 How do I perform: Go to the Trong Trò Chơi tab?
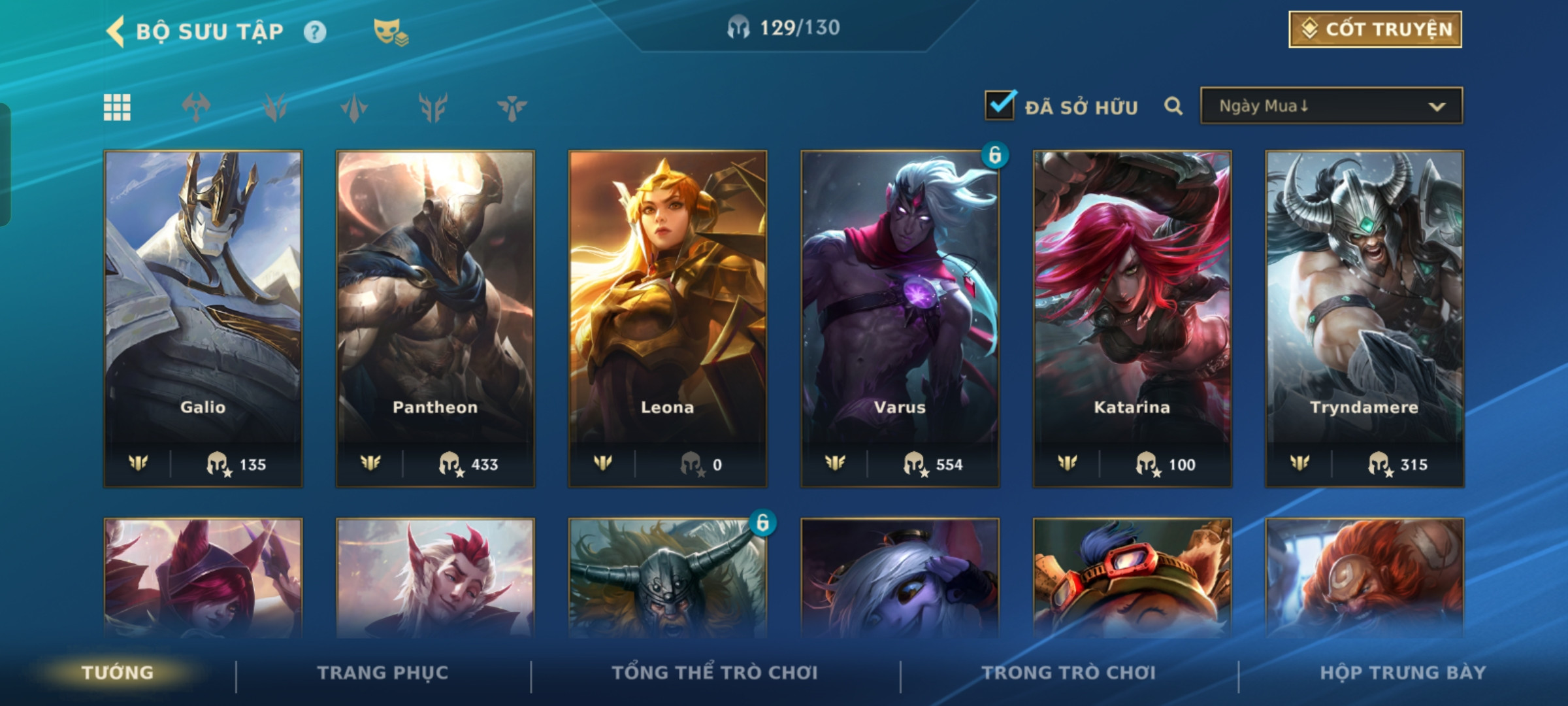coord(1069,673)
